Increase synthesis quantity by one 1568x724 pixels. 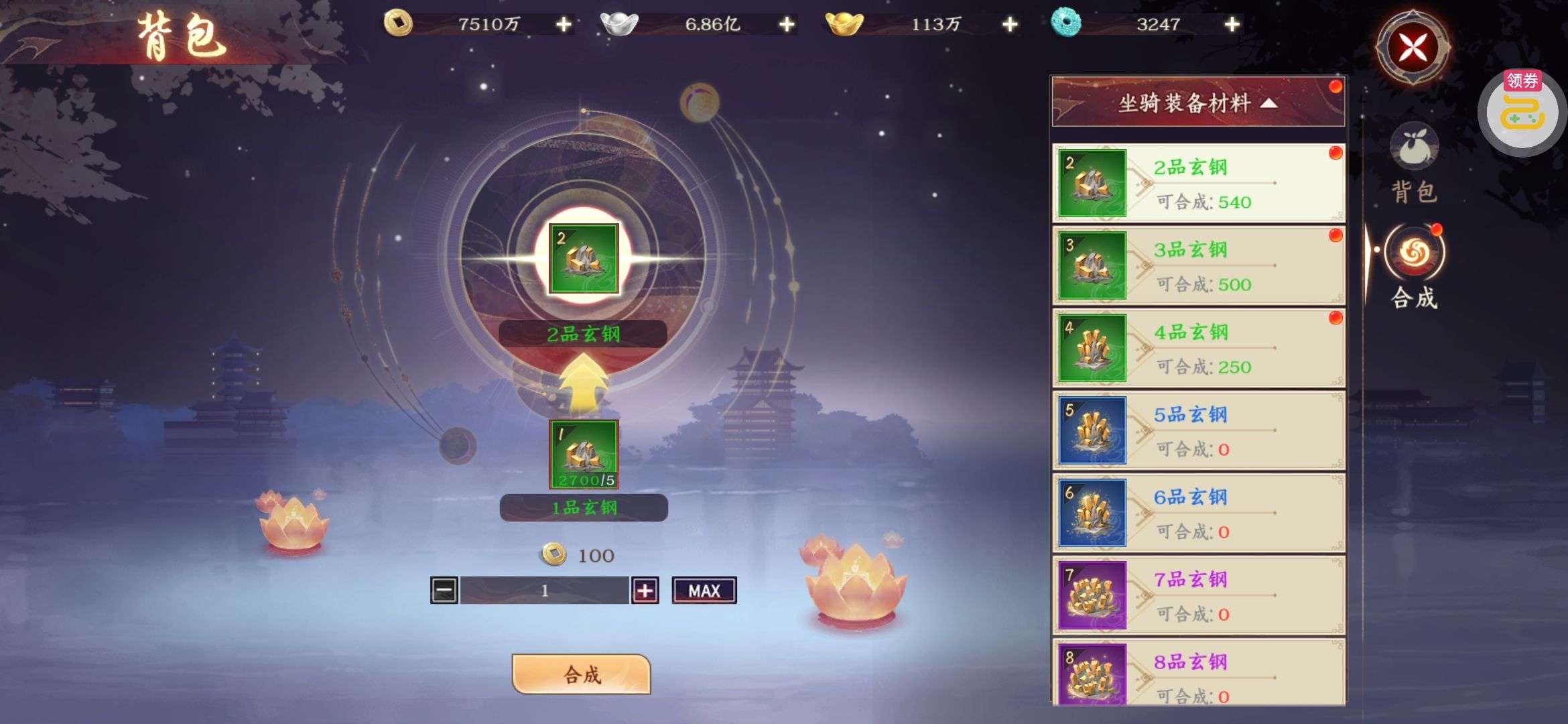pos(645,591)
